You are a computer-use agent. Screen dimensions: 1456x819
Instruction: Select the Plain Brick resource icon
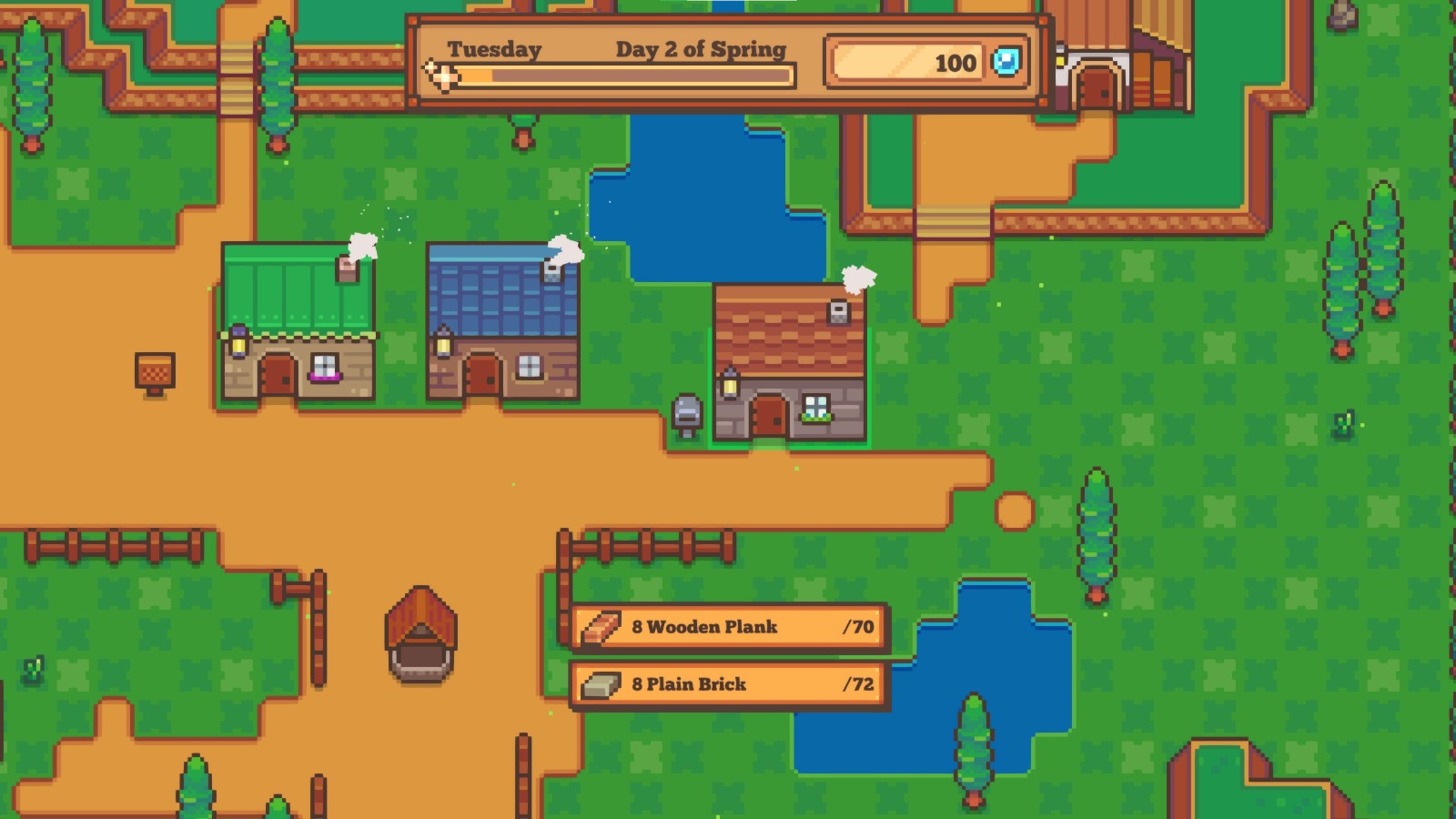pos(602,683)
